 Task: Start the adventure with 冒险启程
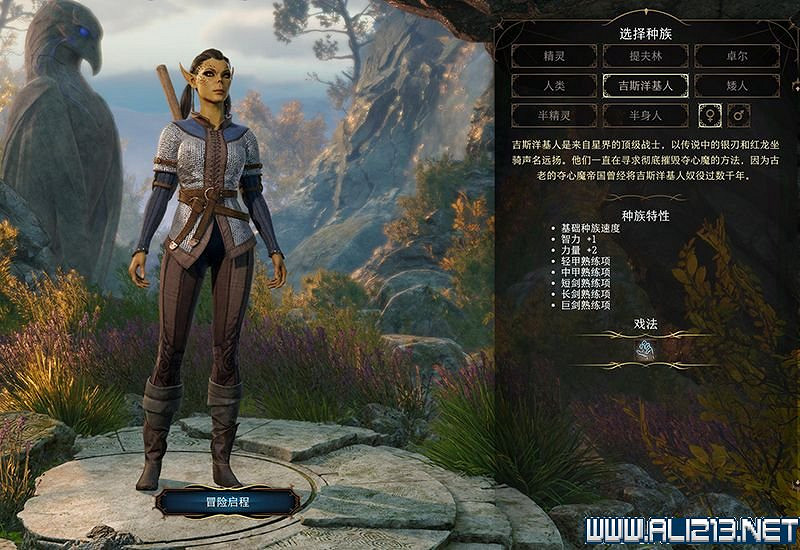tap(225, 501)
